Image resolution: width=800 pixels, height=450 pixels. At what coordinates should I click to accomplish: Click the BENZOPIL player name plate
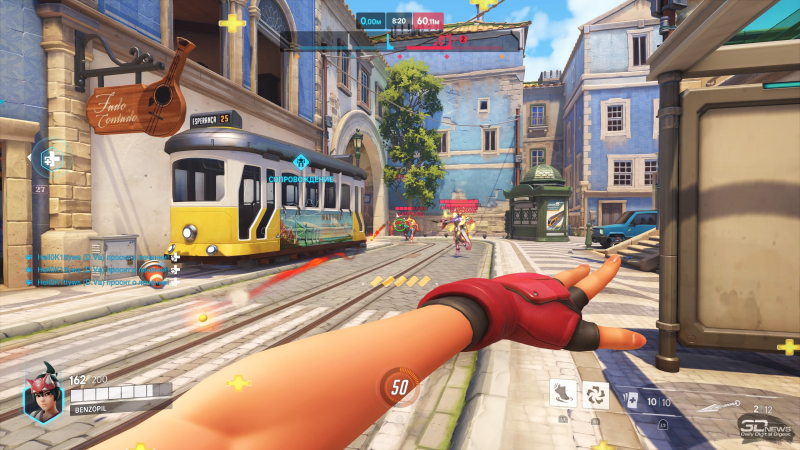[x=94, y=409]
